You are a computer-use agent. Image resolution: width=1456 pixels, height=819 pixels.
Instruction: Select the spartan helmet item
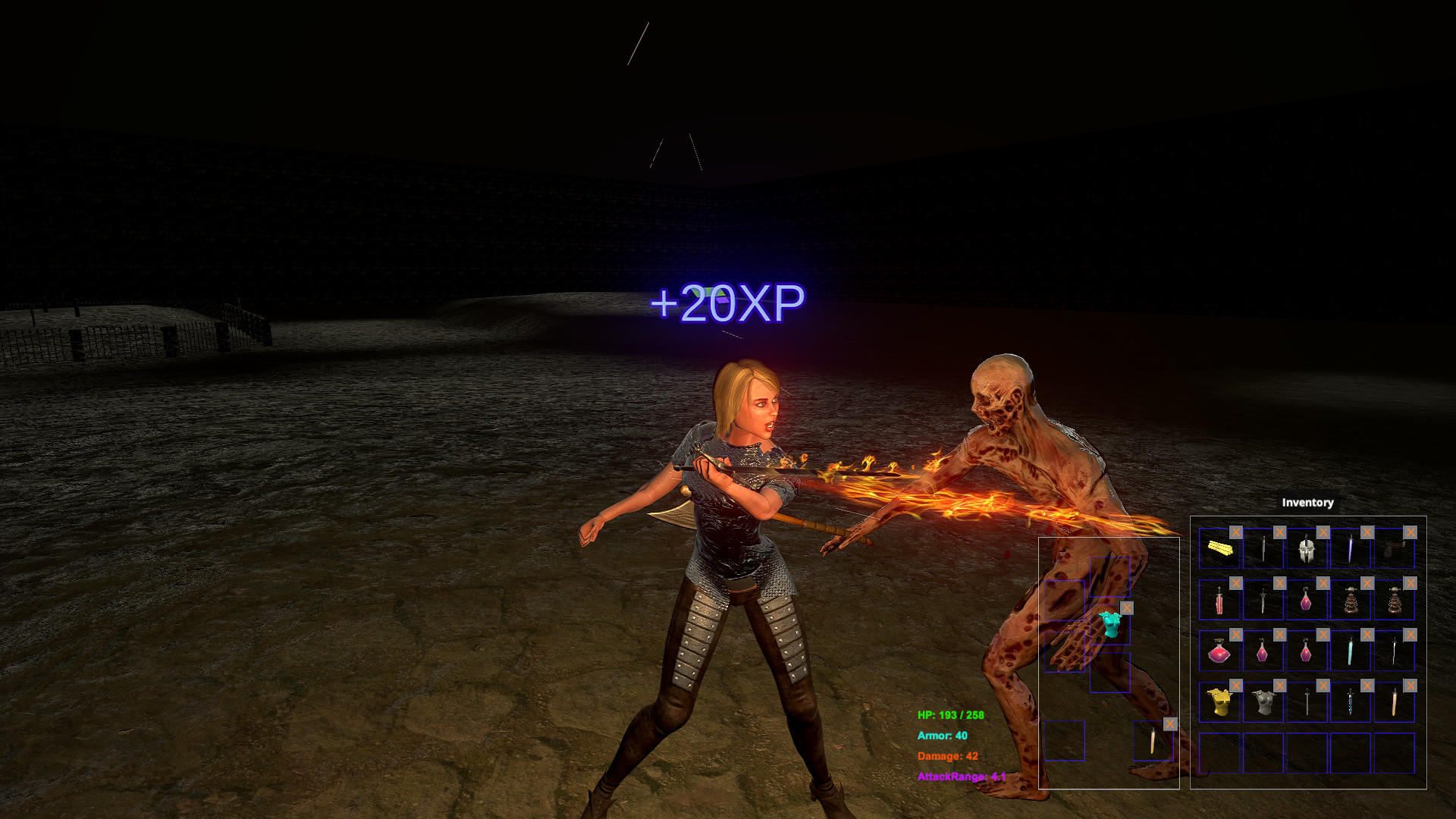(x=1308, y=551)
